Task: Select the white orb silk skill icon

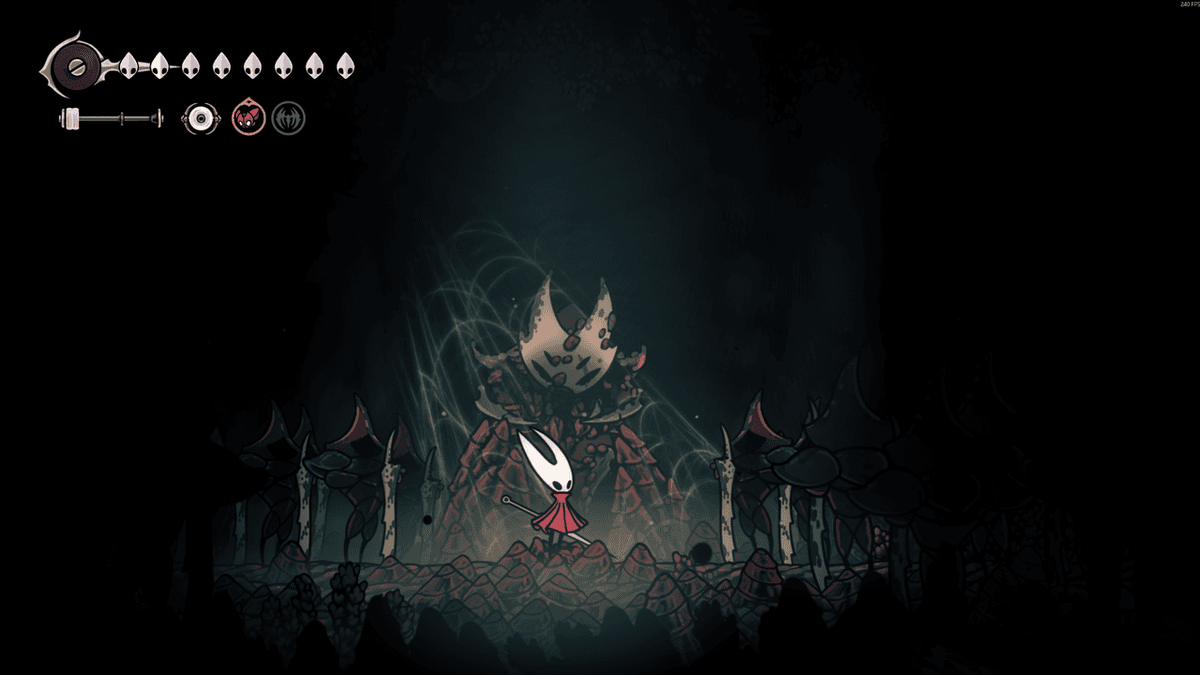Action: click(201, 119)
